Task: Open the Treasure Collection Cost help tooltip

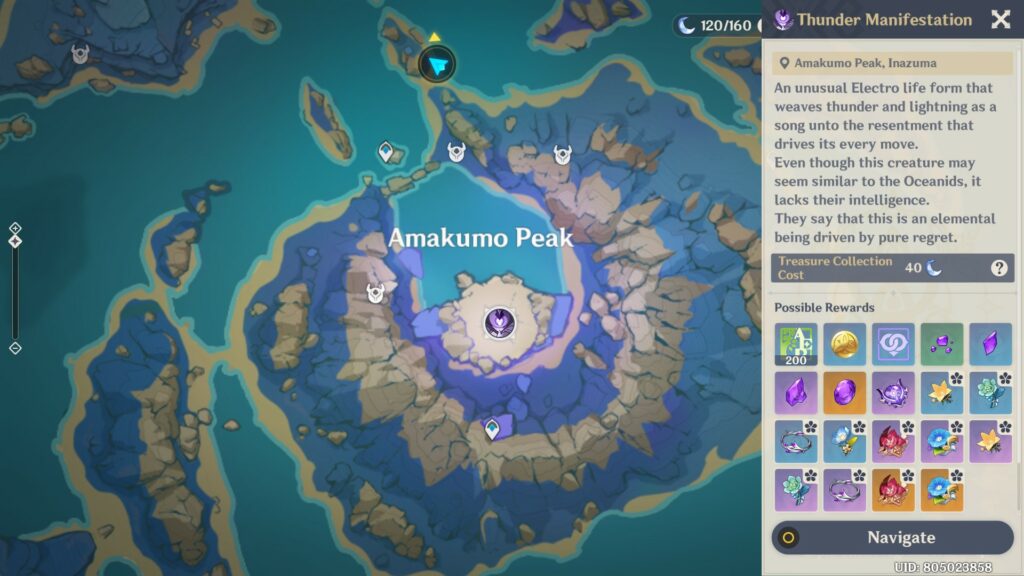Action: 998,268
